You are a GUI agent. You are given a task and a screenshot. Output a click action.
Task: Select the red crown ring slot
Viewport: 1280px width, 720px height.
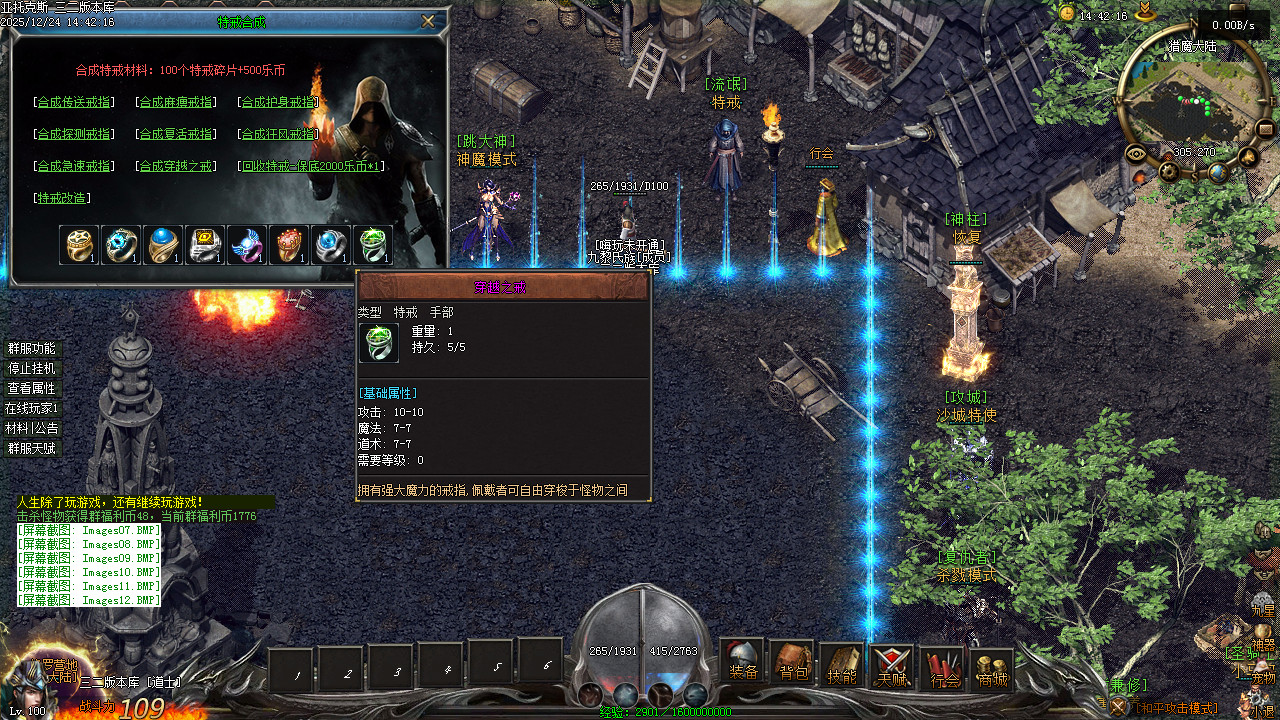(287, 245)
